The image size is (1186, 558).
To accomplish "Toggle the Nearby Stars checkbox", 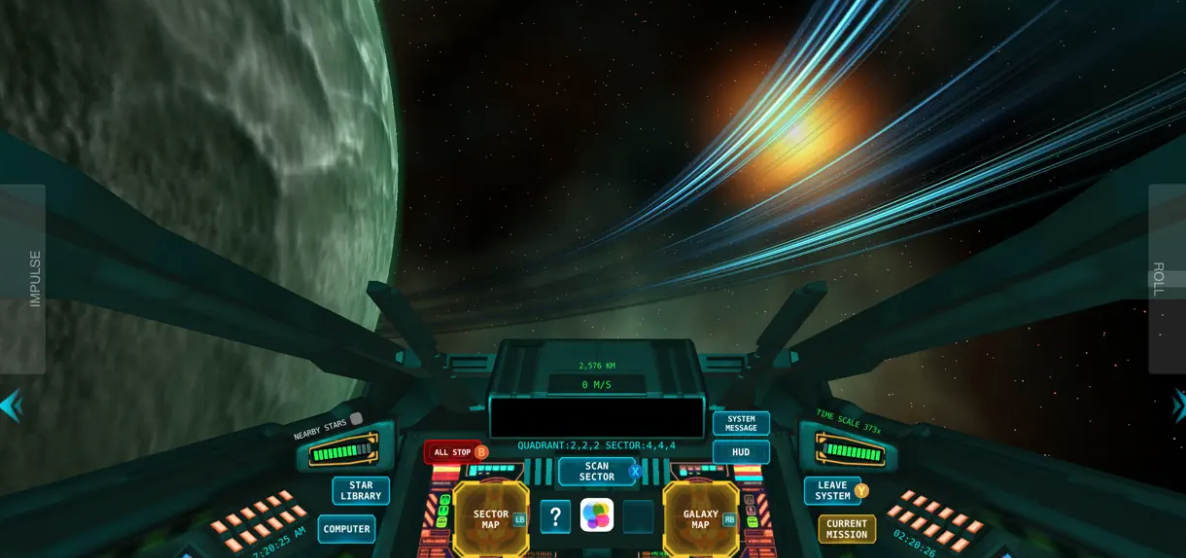I will (356, 419).
